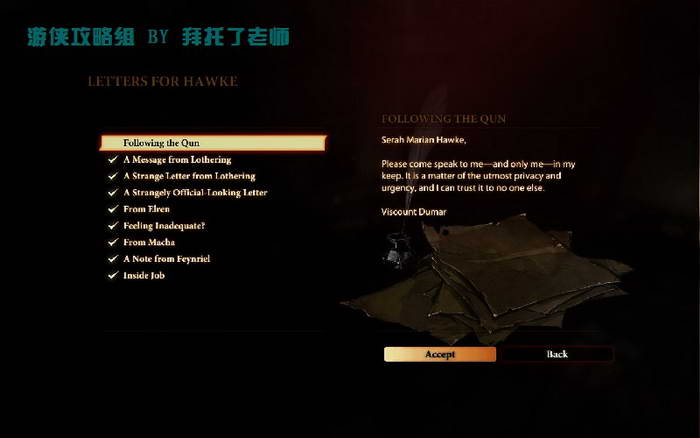This screenshot has width=700, height=438.
Task: Choose the Inside Job letter
Action: pos(144,275)
